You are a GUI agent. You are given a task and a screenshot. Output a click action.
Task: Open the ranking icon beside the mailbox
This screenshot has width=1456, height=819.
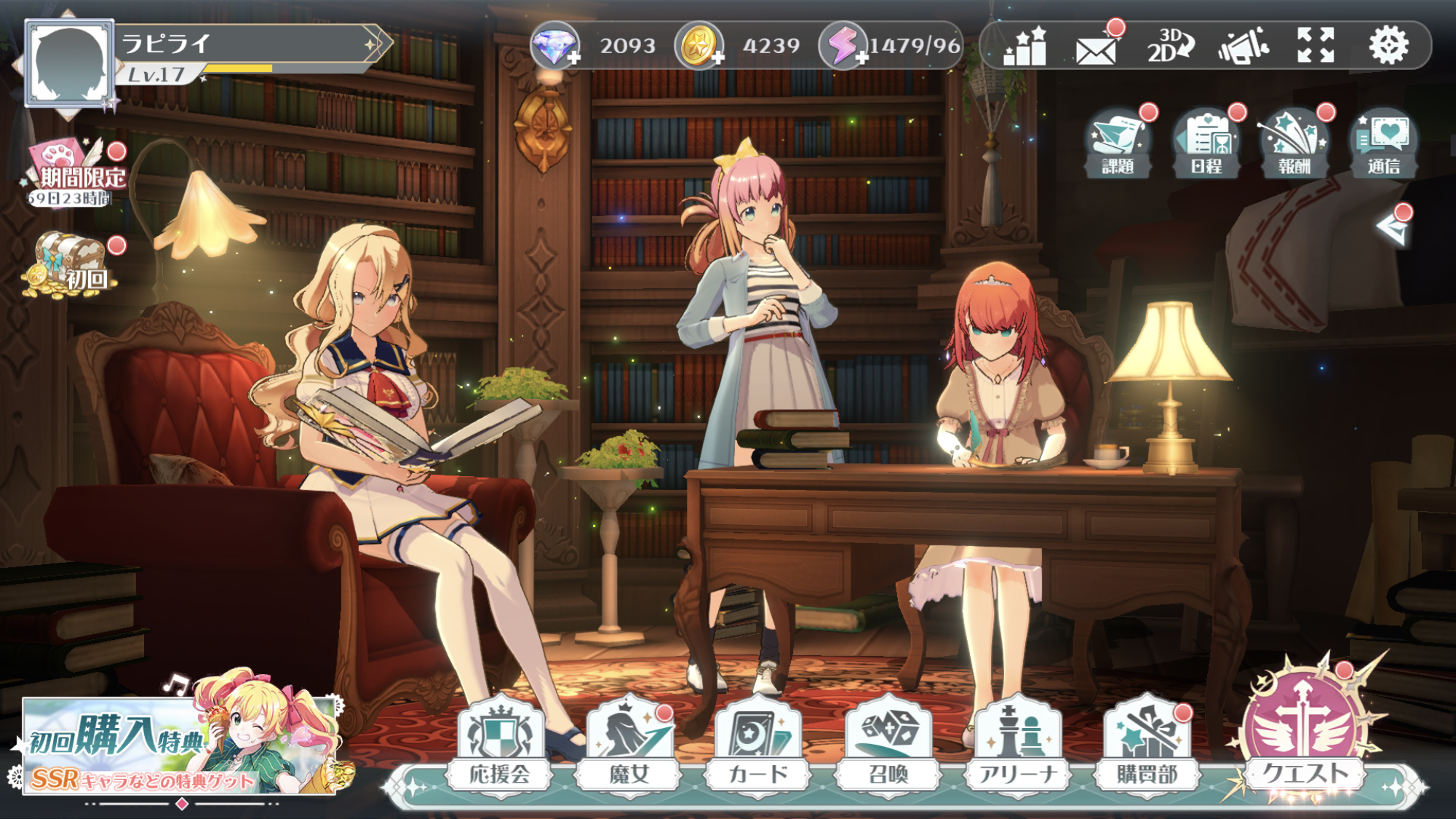pyautogui.click(x=1025, y=48)
